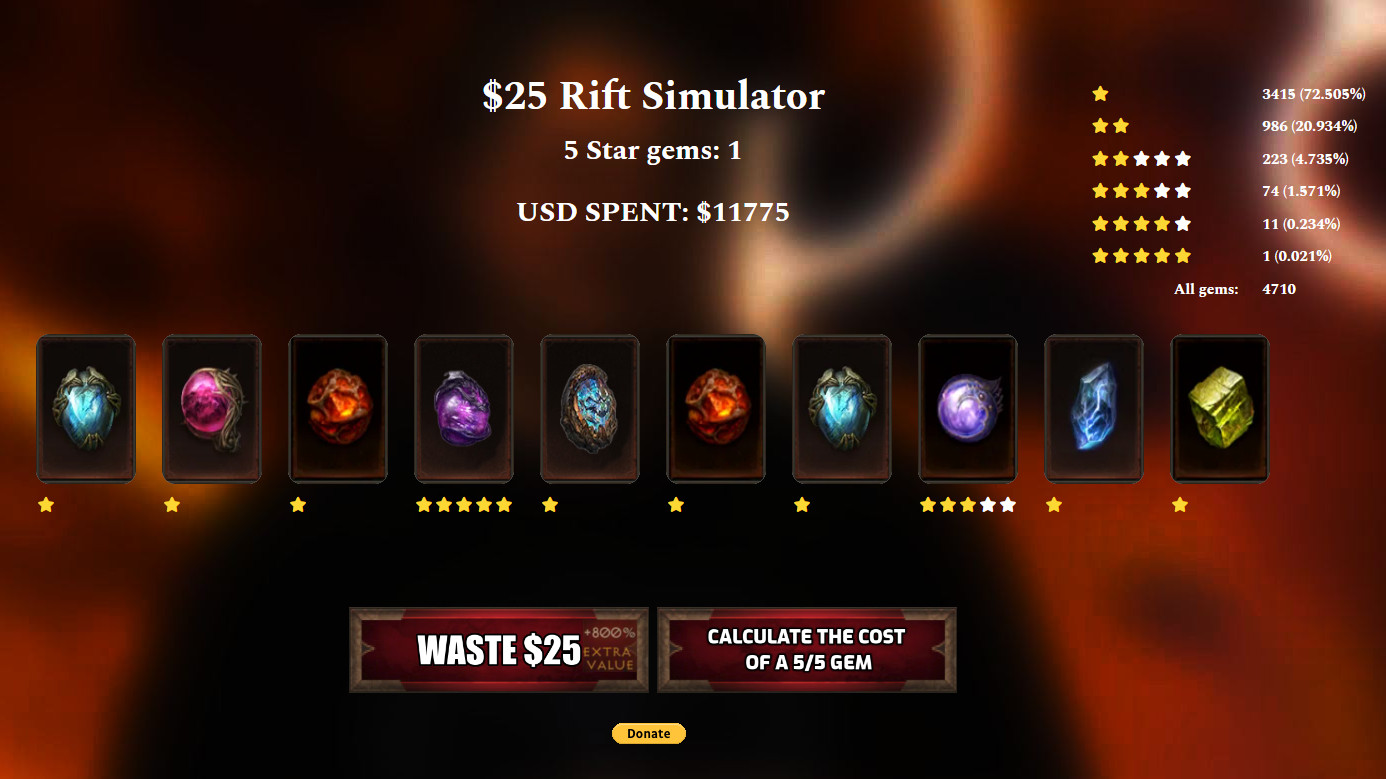Pick the blue crystal shard gem card
Viewport: 1386px width, 779px height.
coord(1094,408)
